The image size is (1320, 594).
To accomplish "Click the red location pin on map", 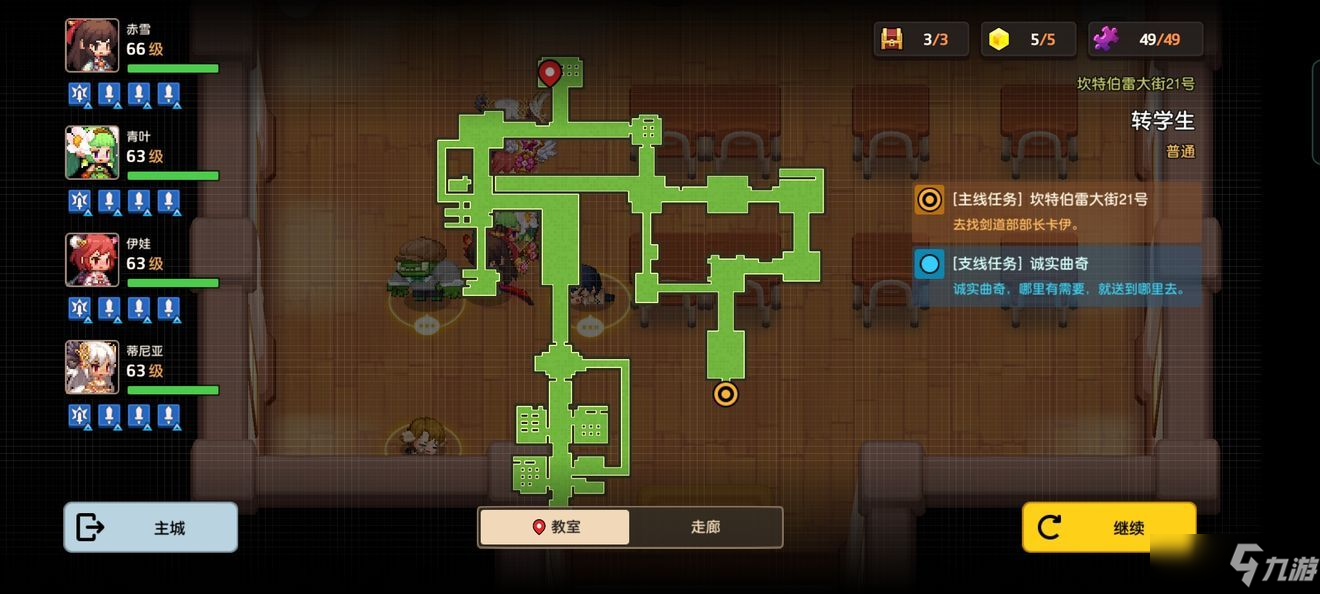I will pos(549,72).
